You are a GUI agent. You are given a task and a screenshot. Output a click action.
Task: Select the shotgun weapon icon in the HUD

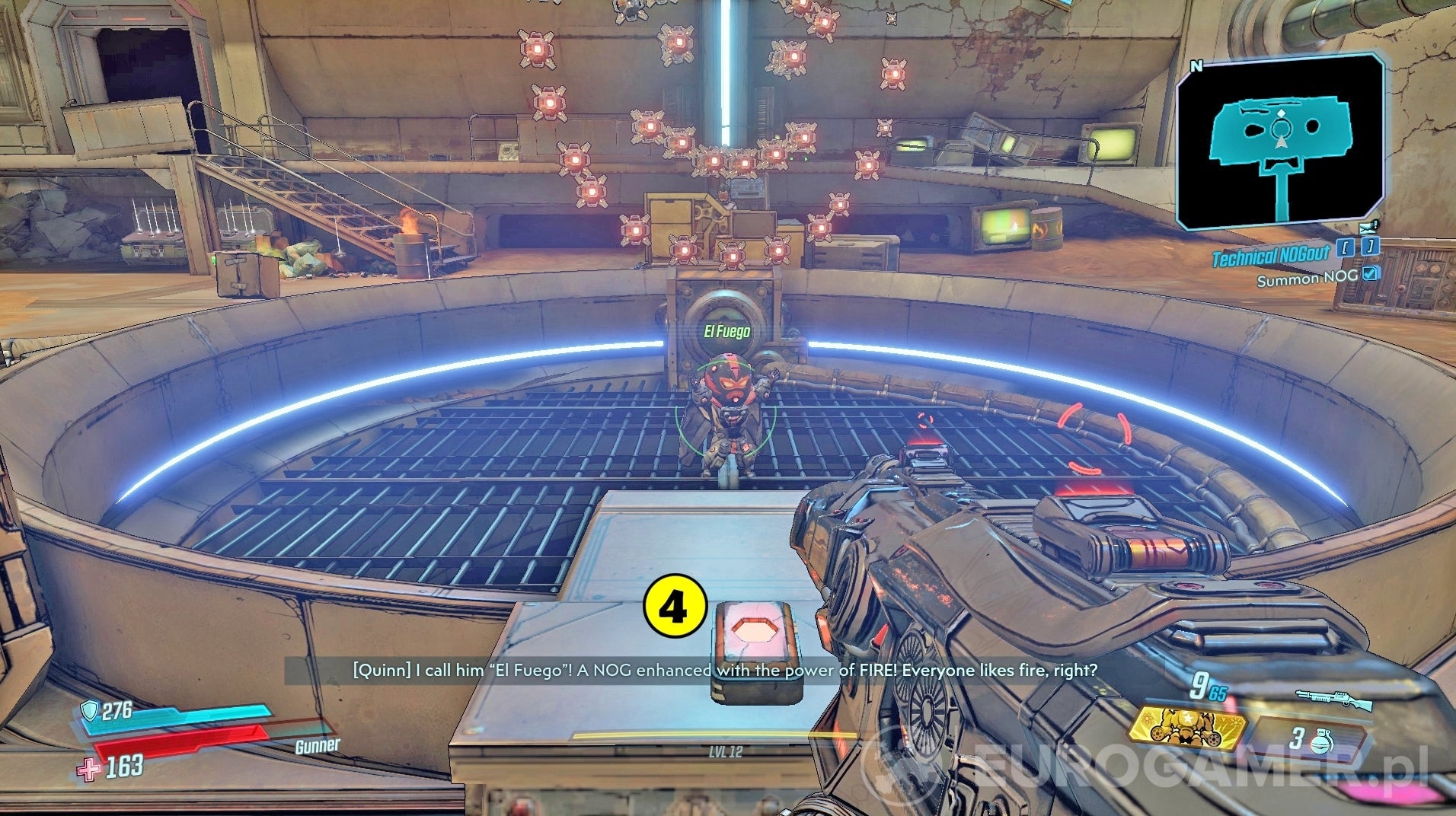click(x=1334, y=700)
